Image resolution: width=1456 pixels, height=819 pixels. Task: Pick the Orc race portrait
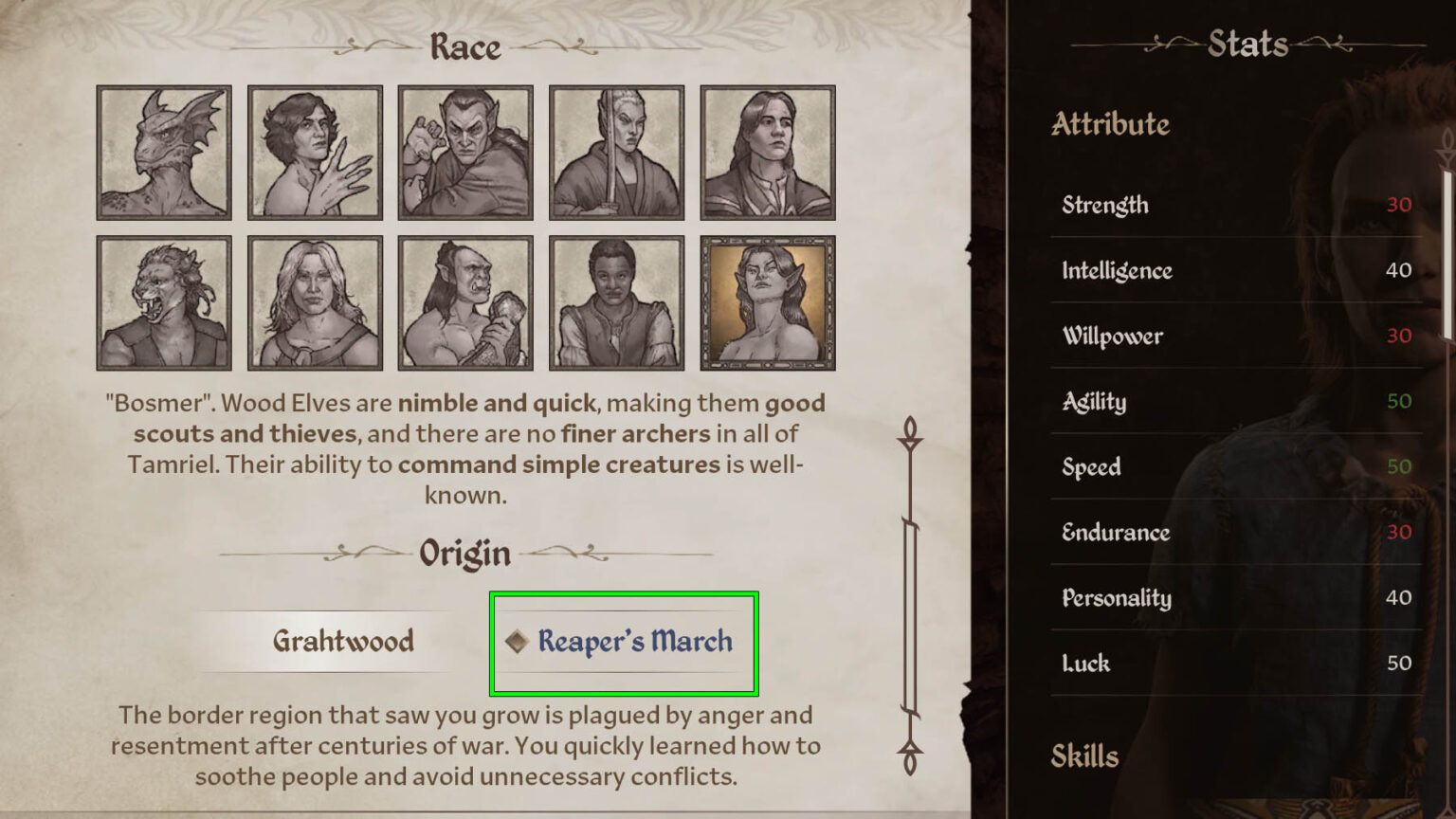[464, 301]
